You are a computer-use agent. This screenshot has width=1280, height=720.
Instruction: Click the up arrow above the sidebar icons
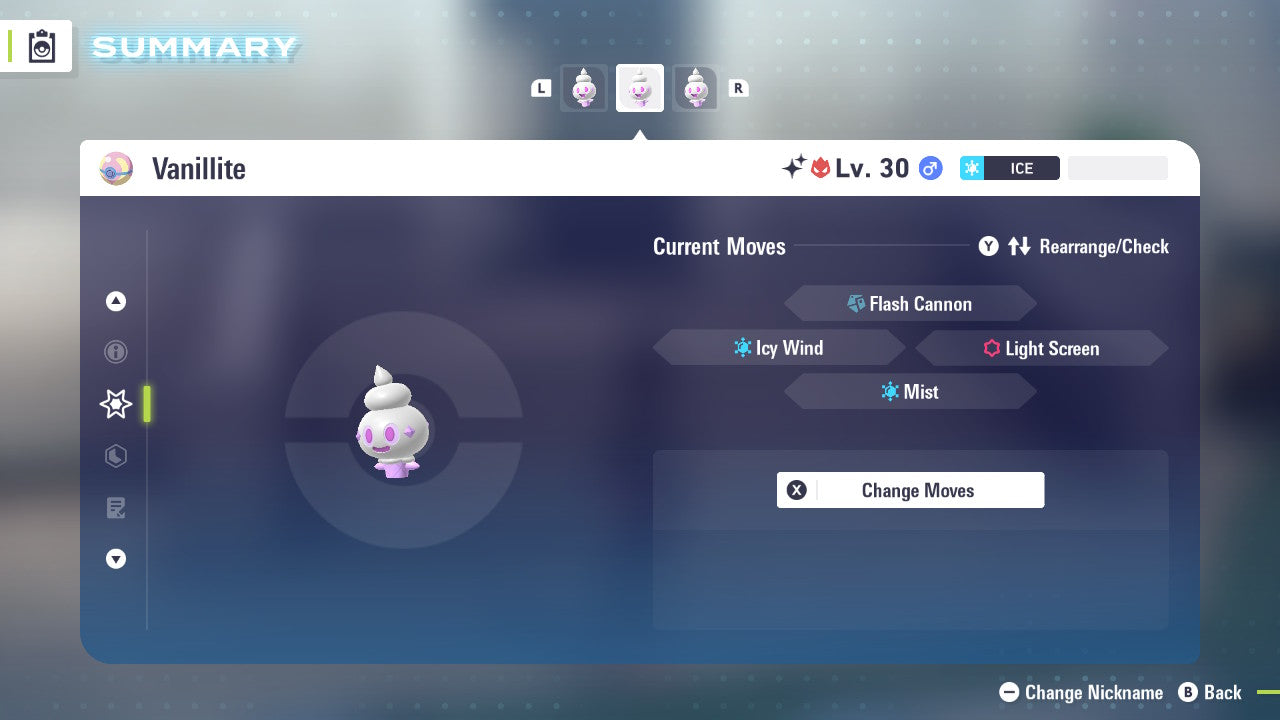click(116, 301)
